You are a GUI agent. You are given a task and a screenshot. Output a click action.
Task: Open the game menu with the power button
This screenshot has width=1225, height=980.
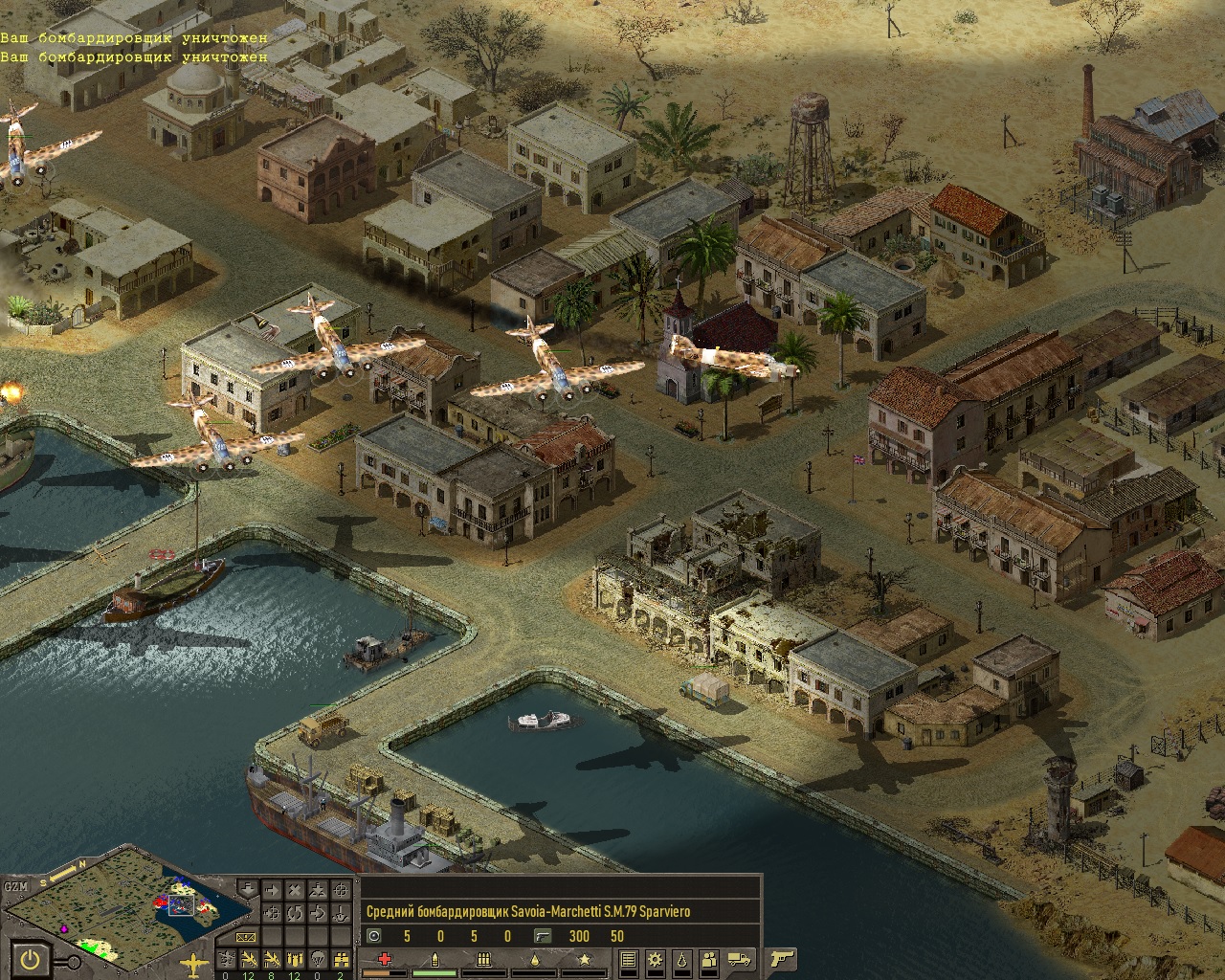click(x=31, y=960)
